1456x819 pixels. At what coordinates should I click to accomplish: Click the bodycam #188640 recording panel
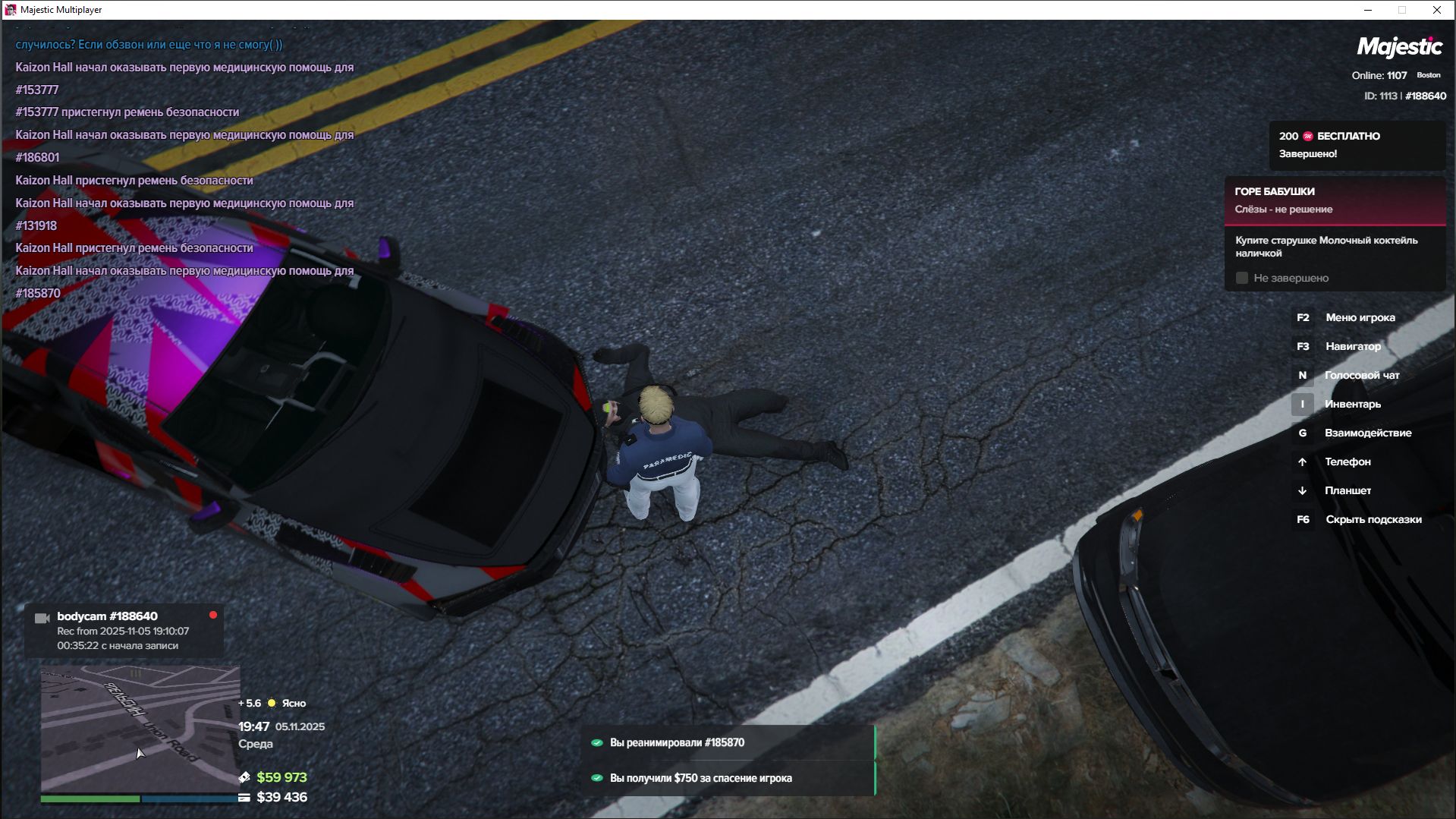[x=124, y=631]
